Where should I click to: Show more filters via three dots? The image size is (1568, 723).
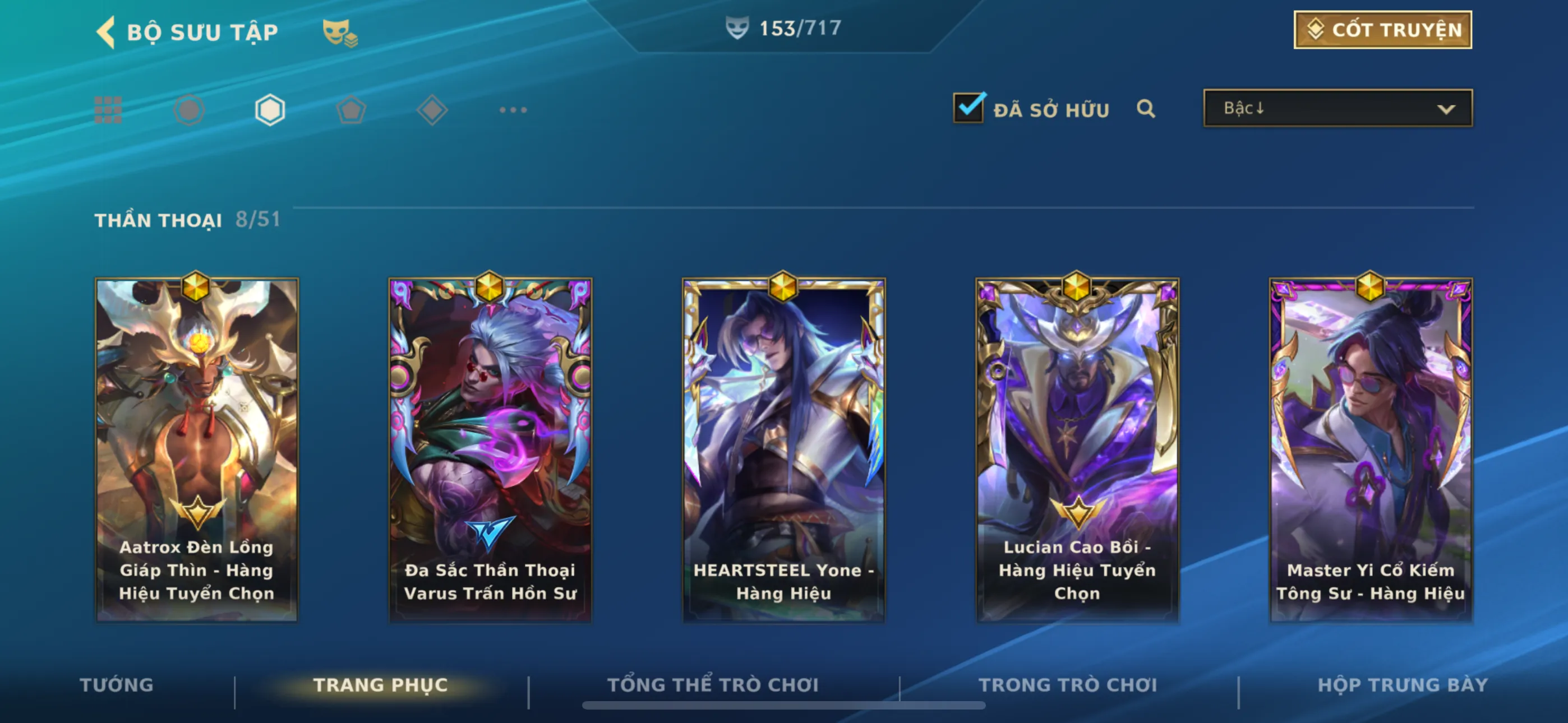click(x=513, y=110)
